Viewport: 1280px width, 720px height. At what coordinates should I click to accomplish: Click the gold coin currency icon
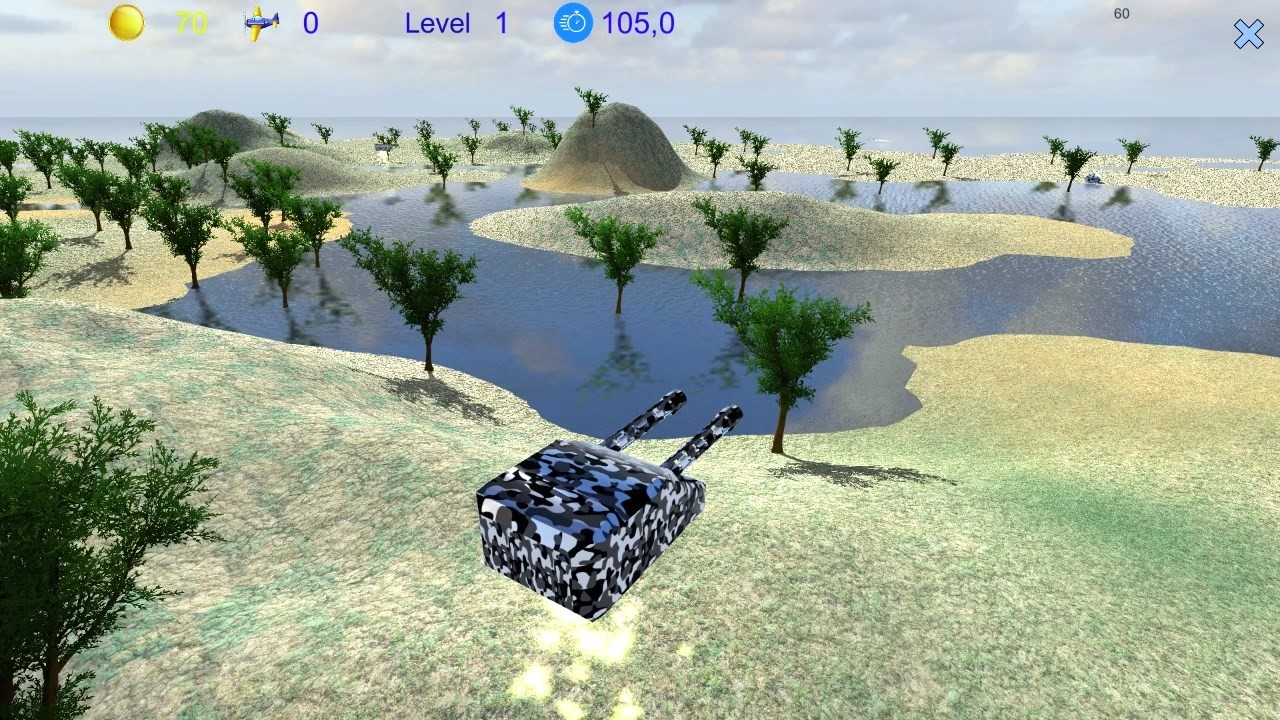126,23
